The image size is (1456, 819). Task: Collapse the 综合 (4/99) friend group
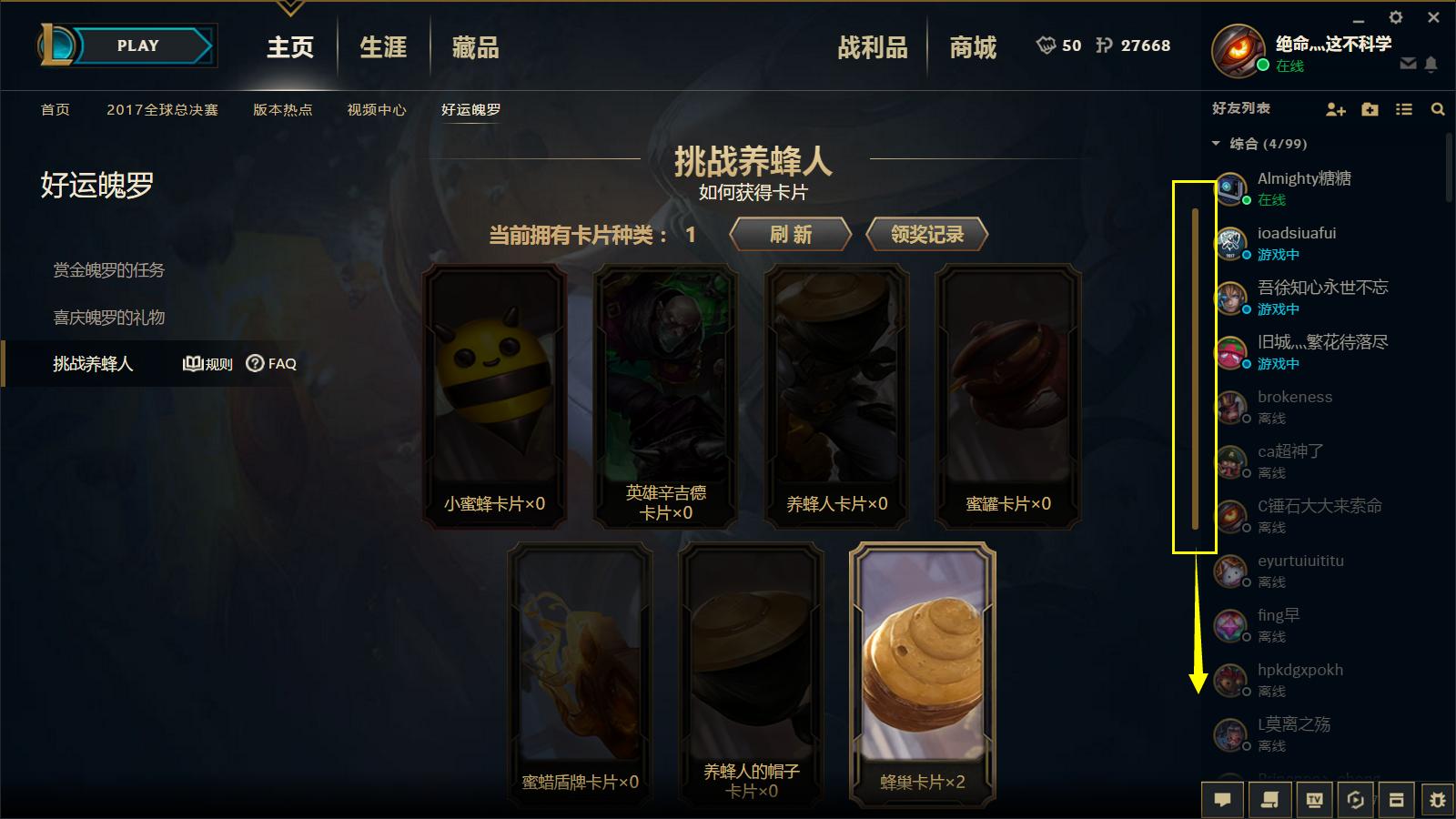coord(1214,143)
